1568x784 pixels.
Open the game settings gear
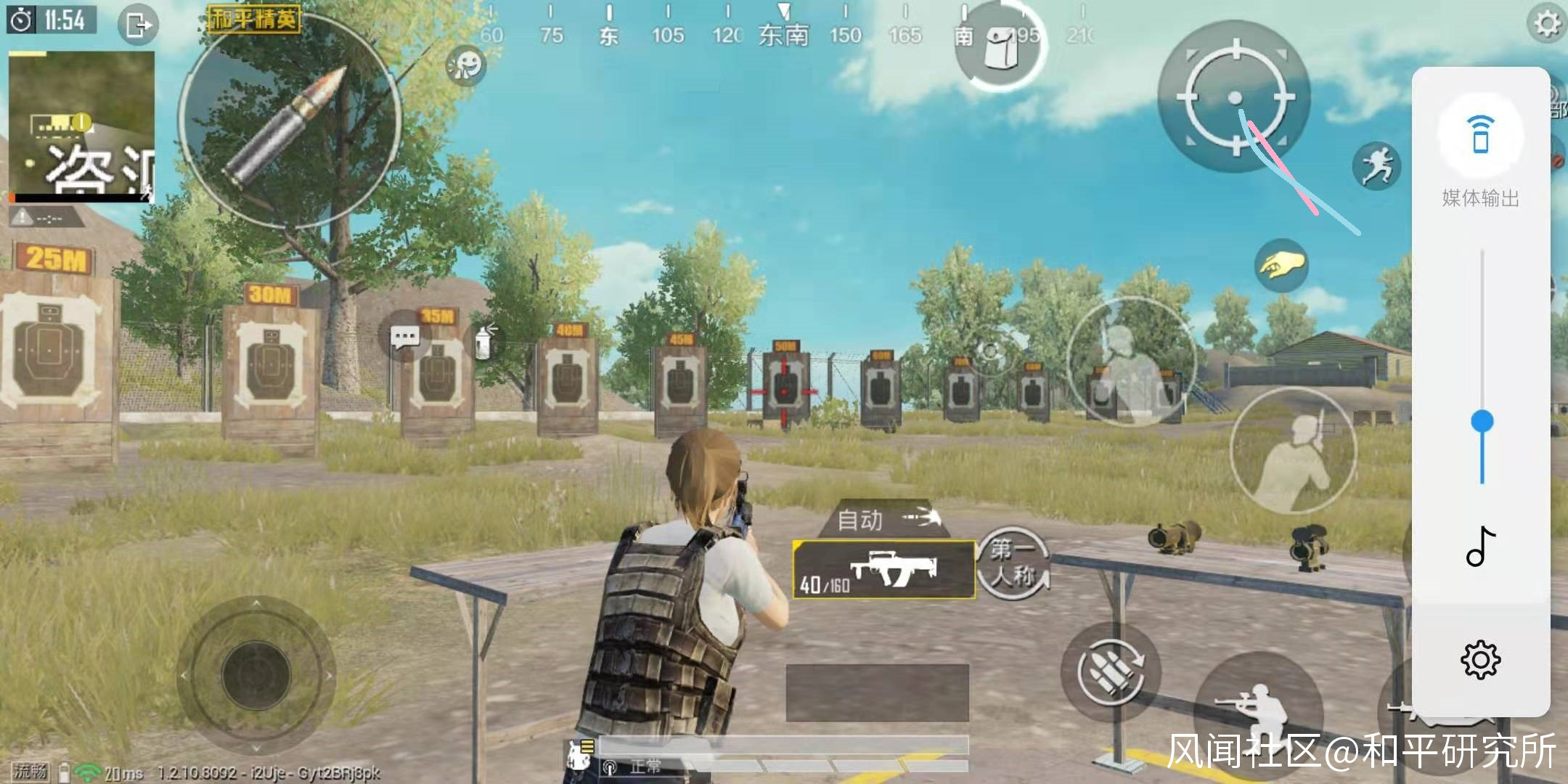click(x=1546, y=23)
